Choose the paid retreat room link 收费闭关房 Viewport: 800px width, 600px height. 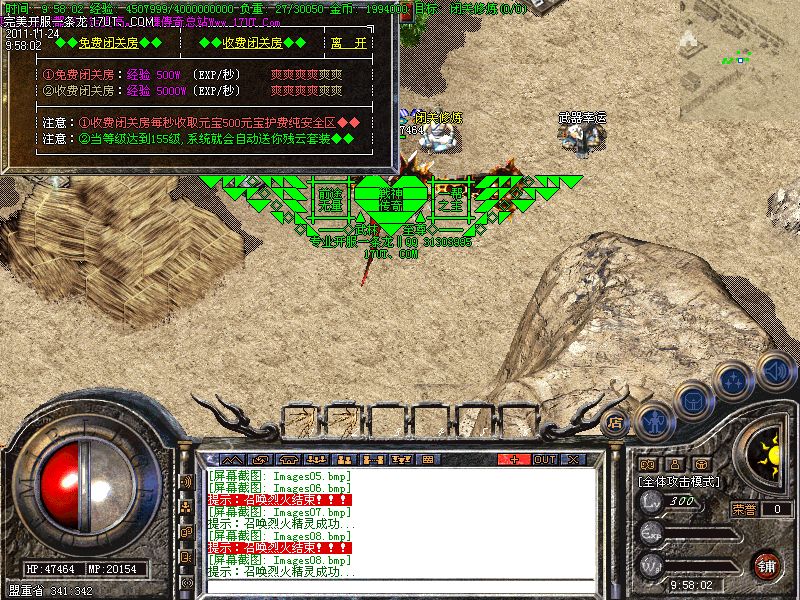(x=252, y=43)
